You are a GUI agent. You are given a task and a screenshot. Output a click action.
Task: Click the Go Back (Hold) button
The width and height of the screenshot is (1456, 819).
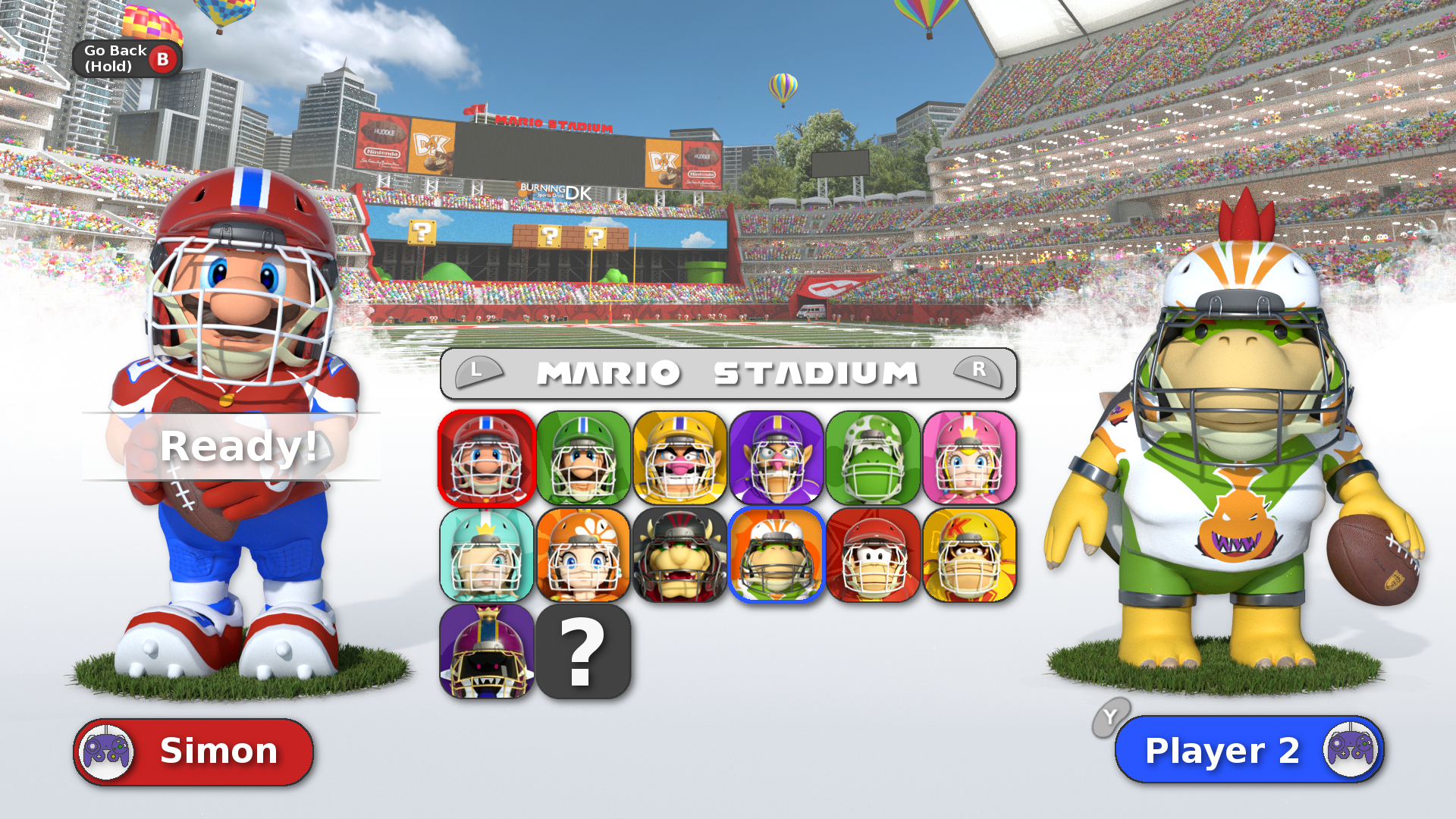[127, 58]
